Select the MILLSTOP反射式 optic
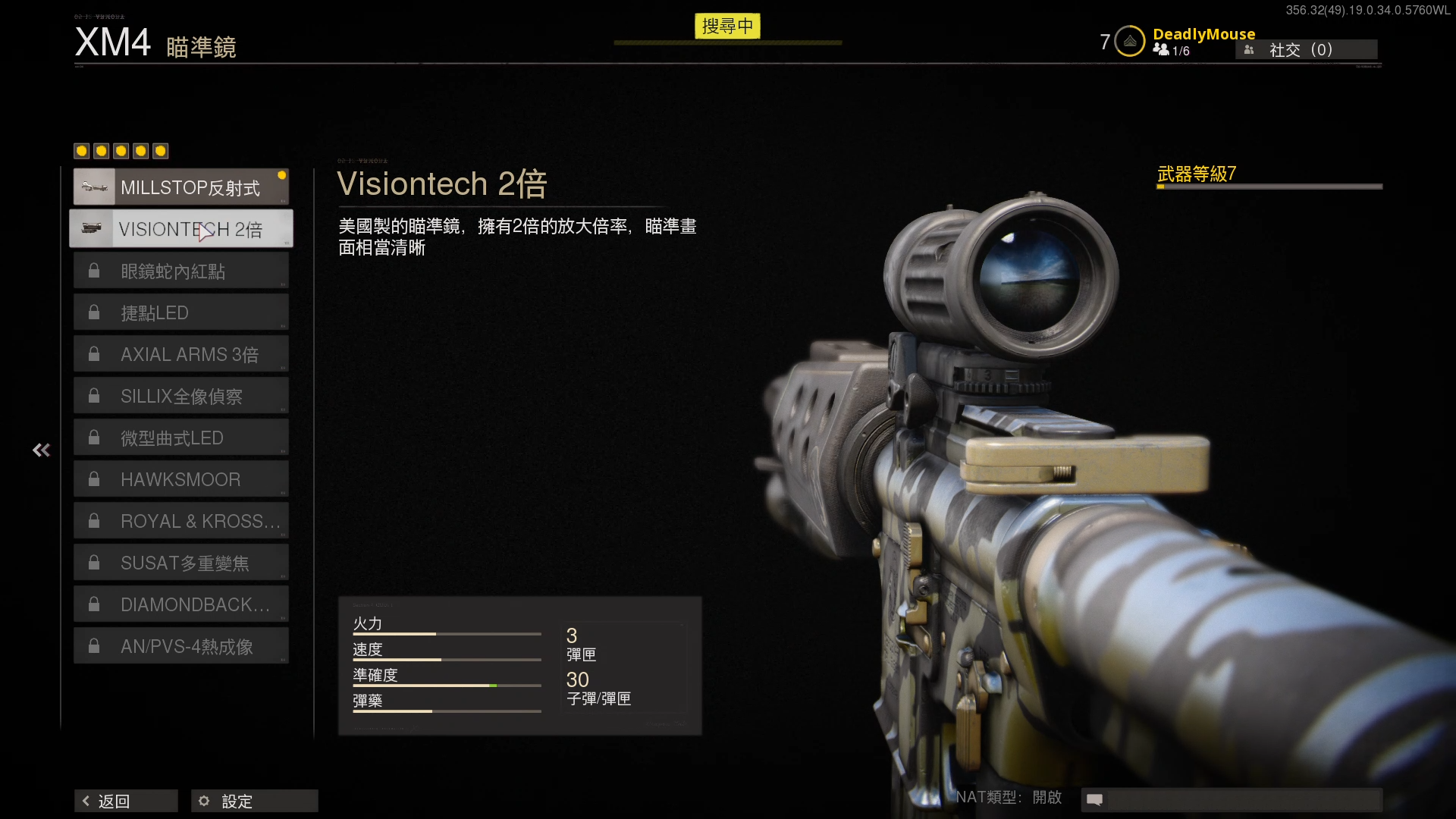 click(x=180, y=187)
